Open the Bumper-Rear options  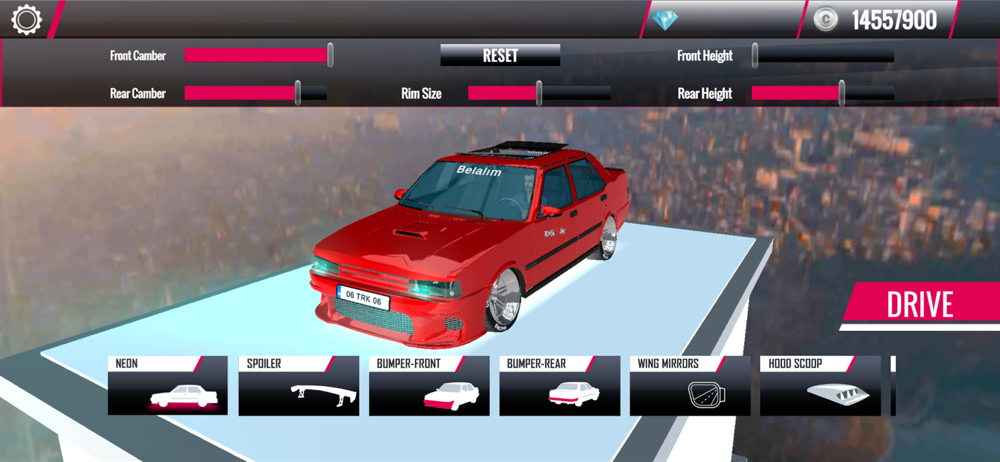[x=559, y=386]
